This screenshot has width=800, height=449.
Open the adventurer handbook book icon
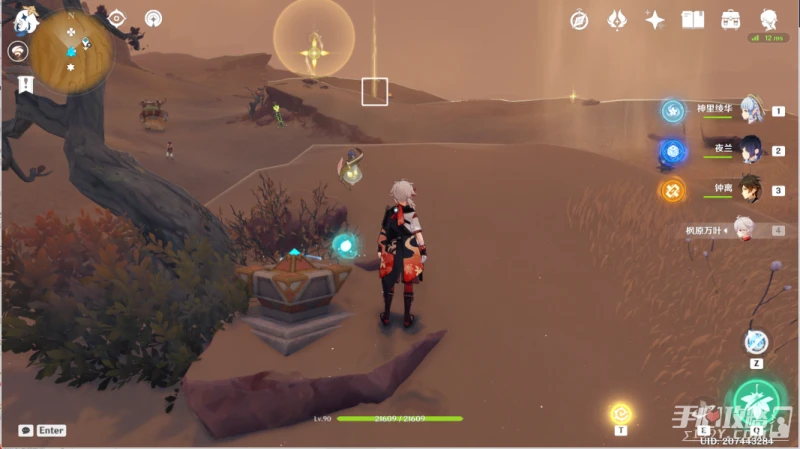(692, 19)
